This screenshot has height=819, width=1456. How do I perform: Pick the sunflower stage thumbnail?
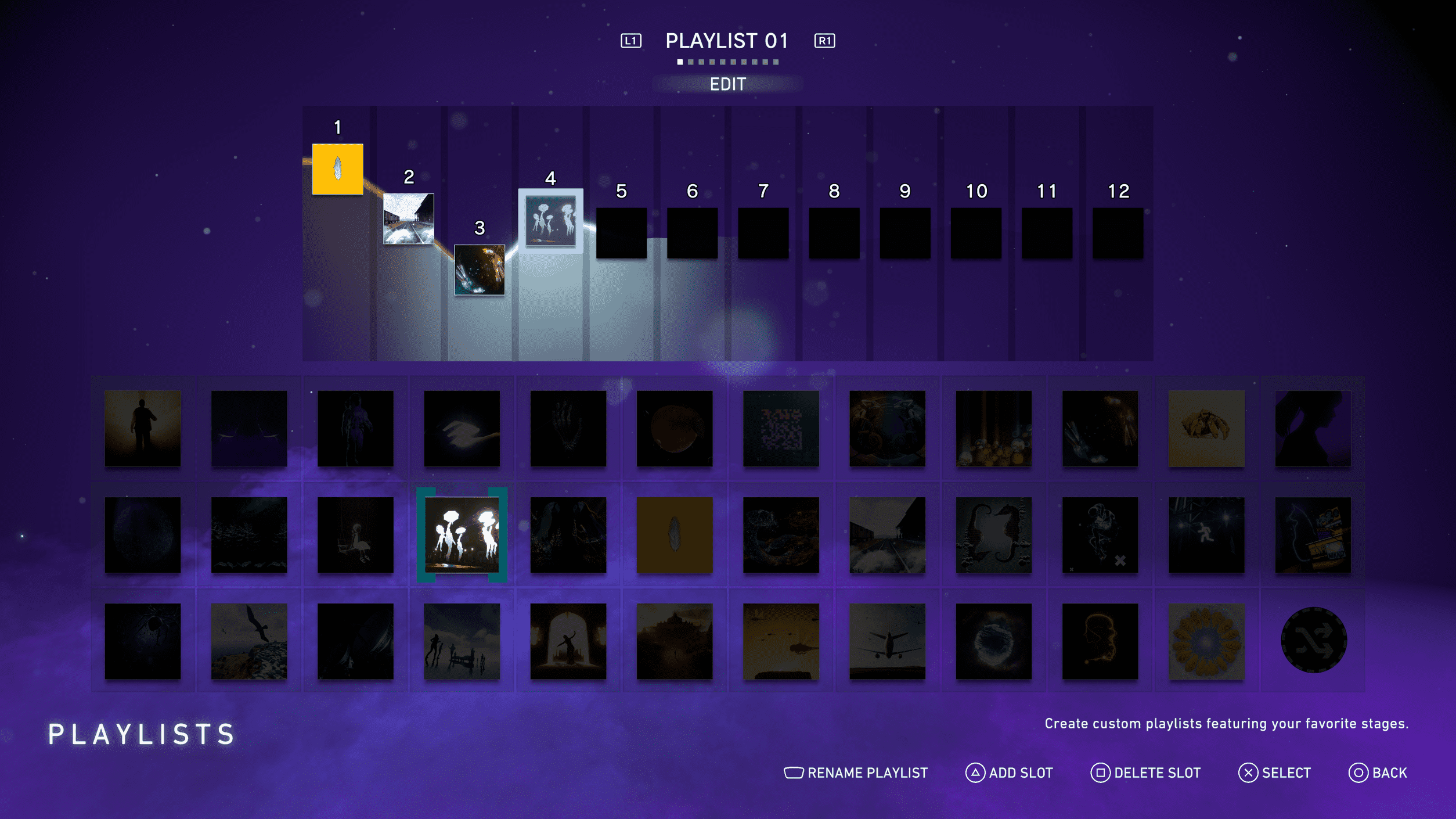coord(1206,641)
